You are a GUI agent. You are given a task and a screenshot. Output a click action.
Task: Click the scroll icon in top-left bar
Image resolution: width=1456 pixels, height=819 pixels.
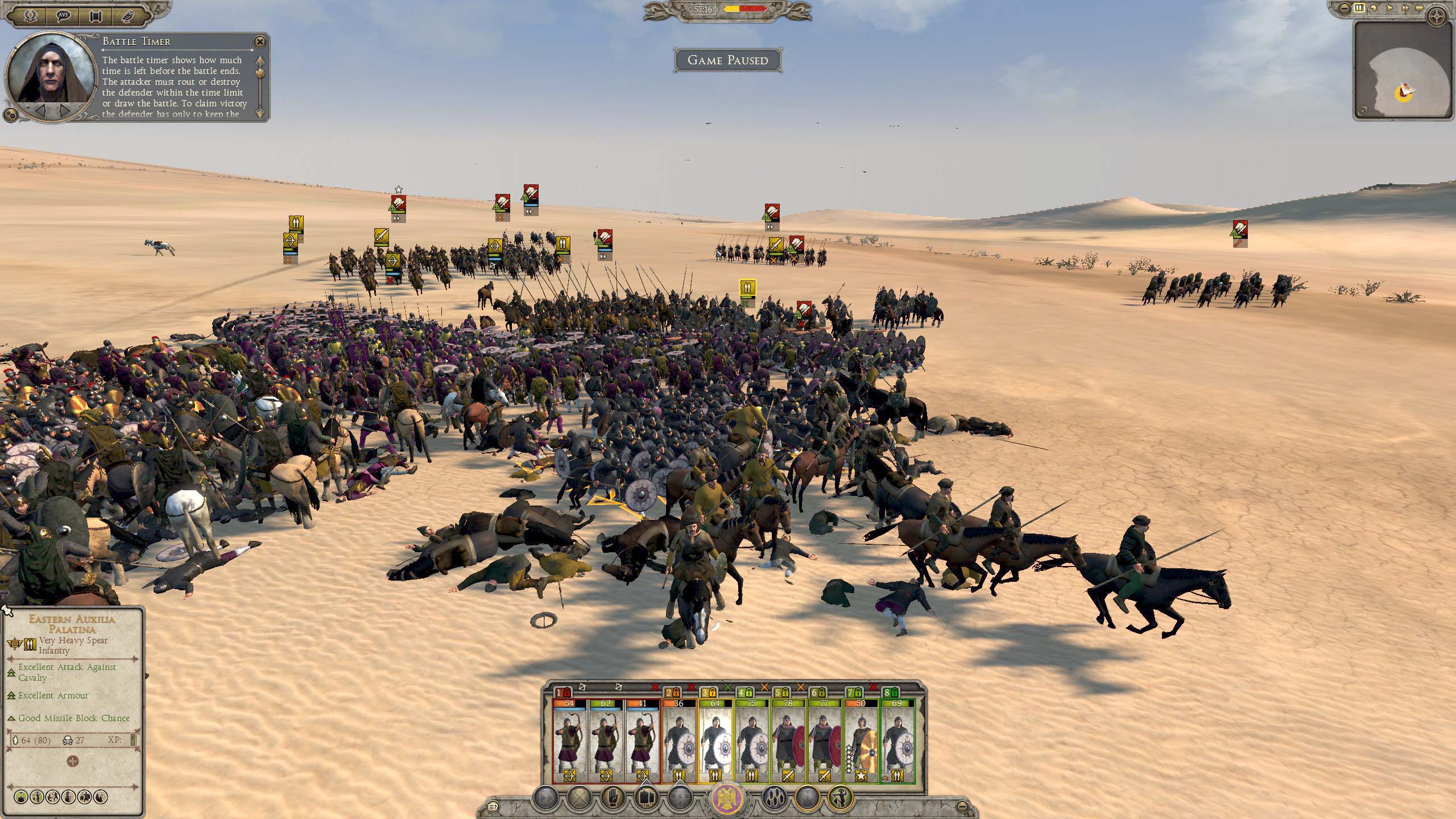[96, 15]
